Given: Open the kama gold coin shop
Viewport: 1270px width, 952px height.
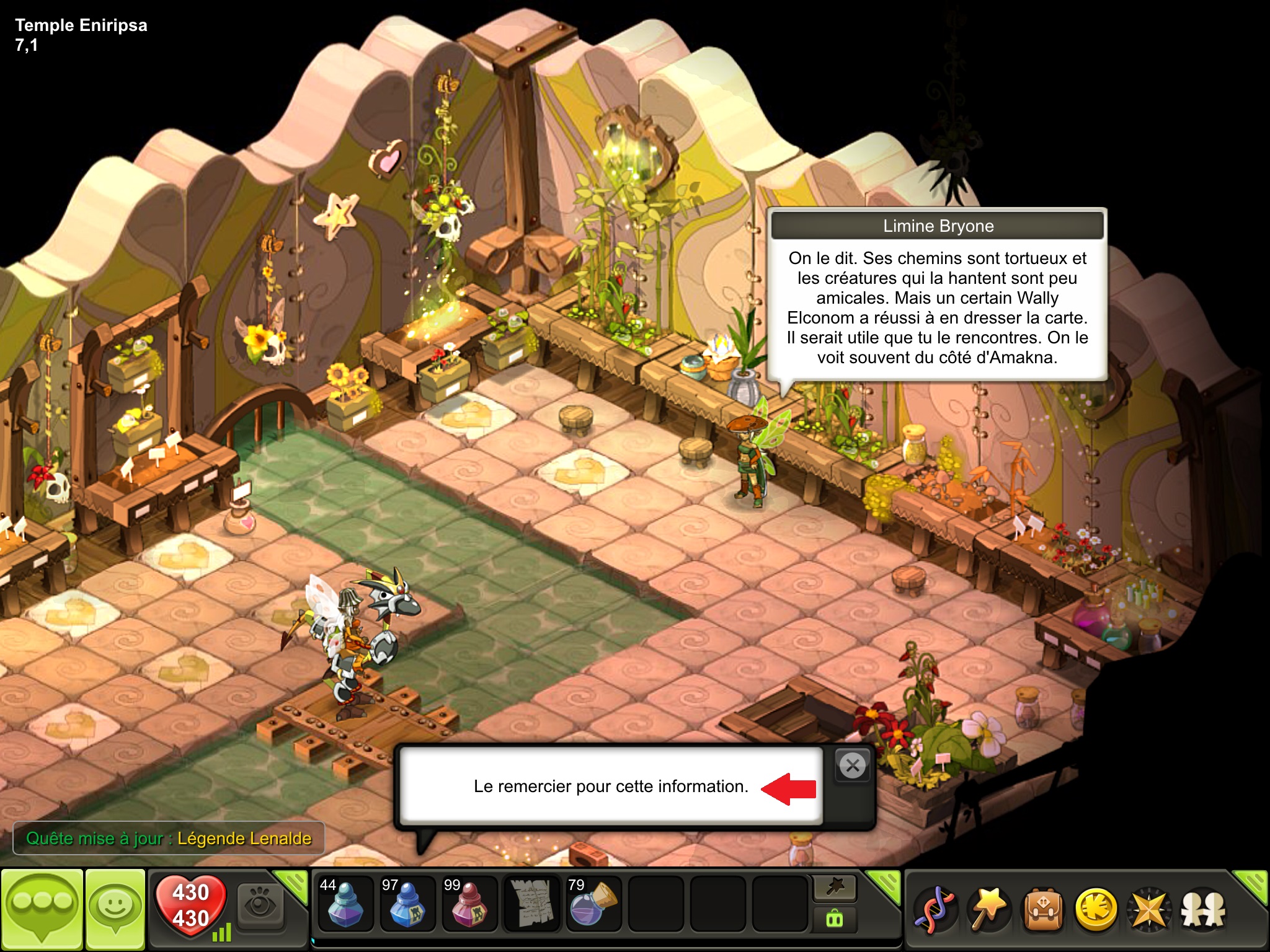Looking at the screenshot, I should pos(1096,910).
